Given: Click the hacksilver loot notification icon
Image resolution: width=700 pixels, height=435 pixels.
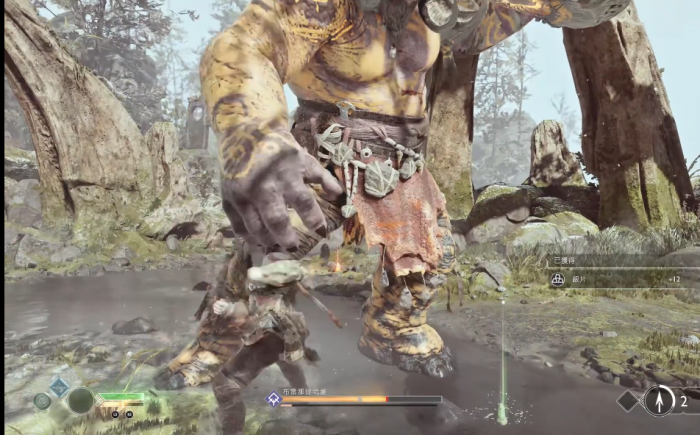Looking at the screenshot, I should [x=558, y=280].
